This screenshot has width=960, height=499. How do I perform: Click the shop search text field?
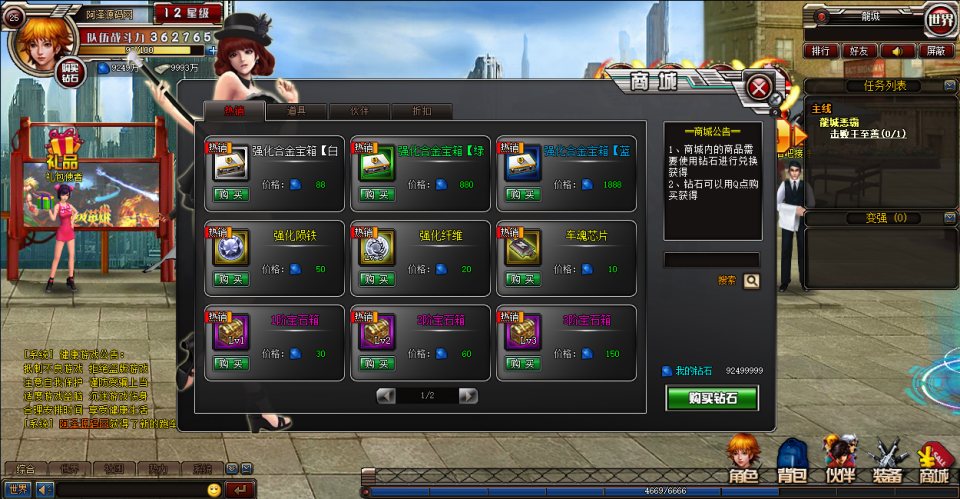point(711,260)
